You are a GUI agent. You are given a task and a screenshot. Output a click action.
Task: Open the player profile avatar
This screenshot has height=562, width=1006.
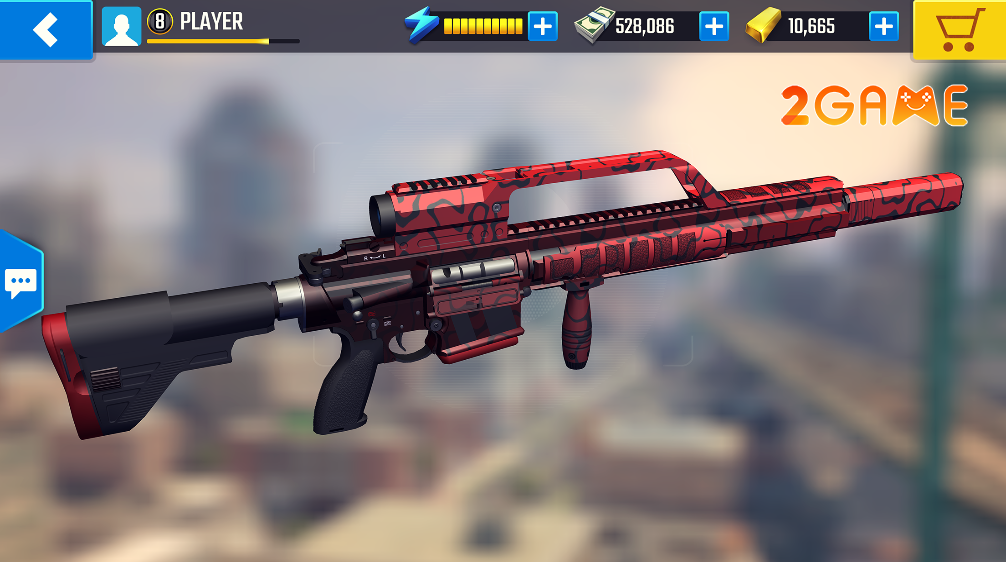click(121, 27)
